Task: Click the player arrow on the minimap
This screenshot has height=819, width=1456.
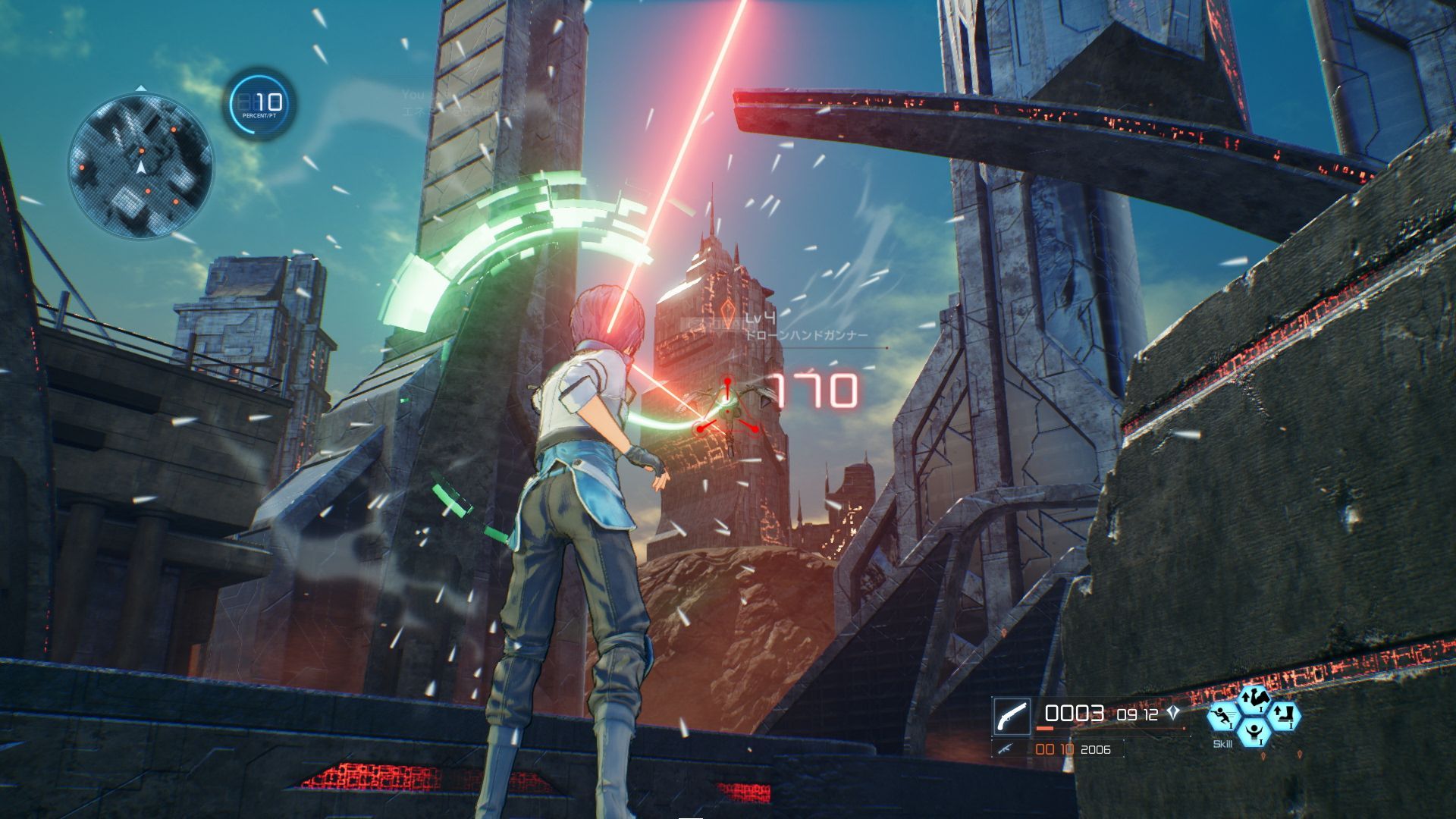Action: (x=142, y=168)
